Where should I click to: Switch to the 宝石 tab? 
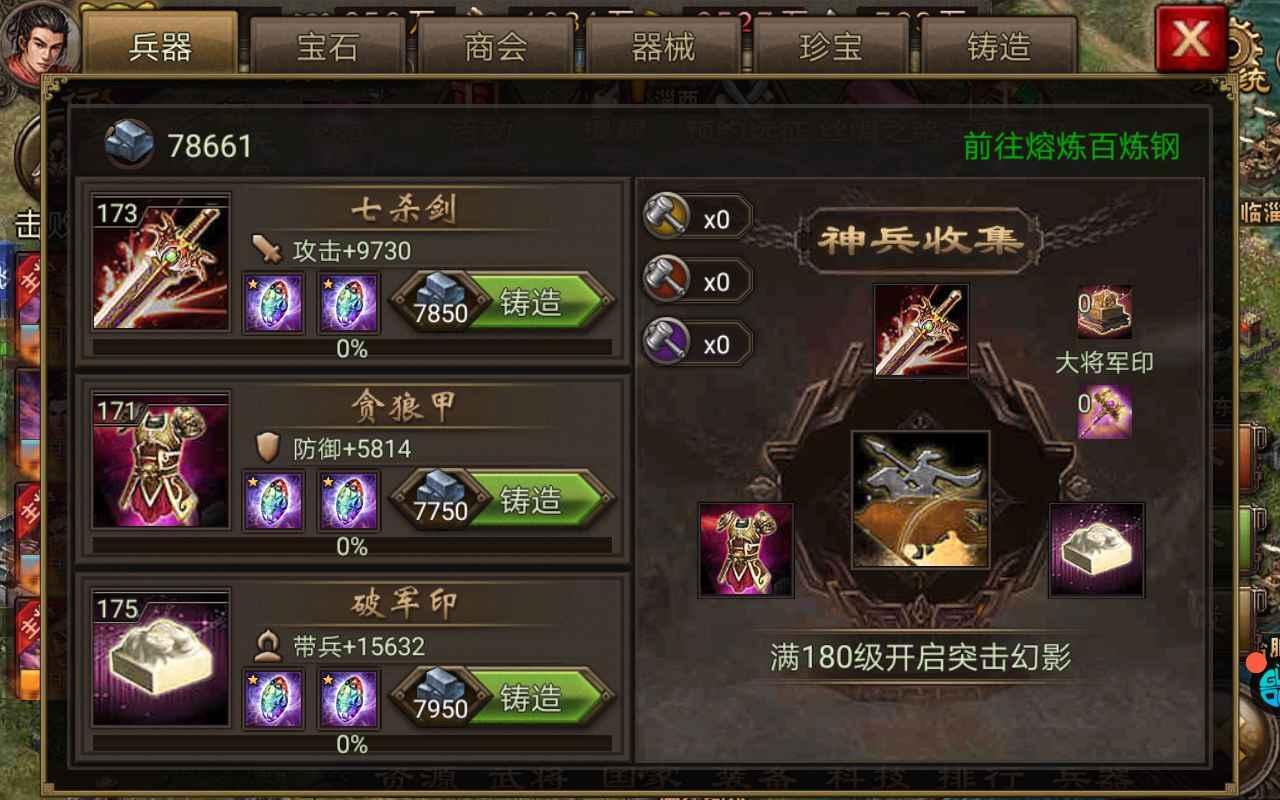327,46
